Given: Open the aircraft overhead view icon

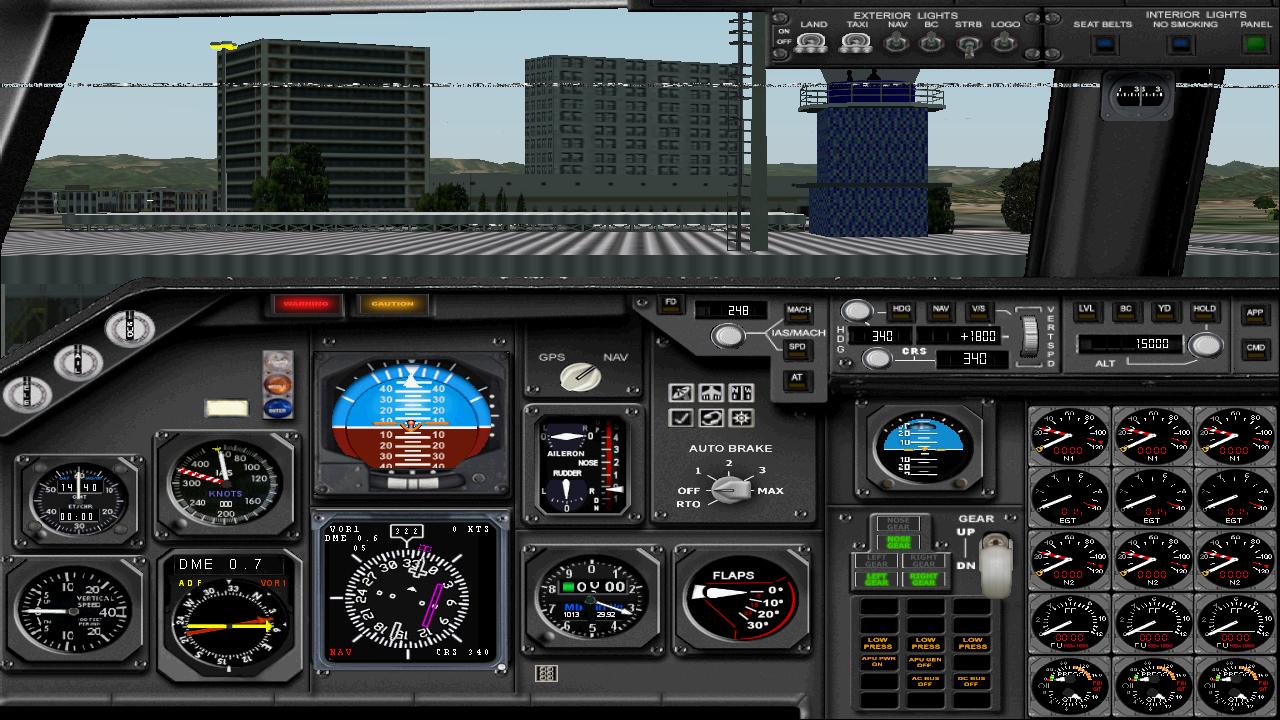Looking at the screenshot, I should 711,391.
